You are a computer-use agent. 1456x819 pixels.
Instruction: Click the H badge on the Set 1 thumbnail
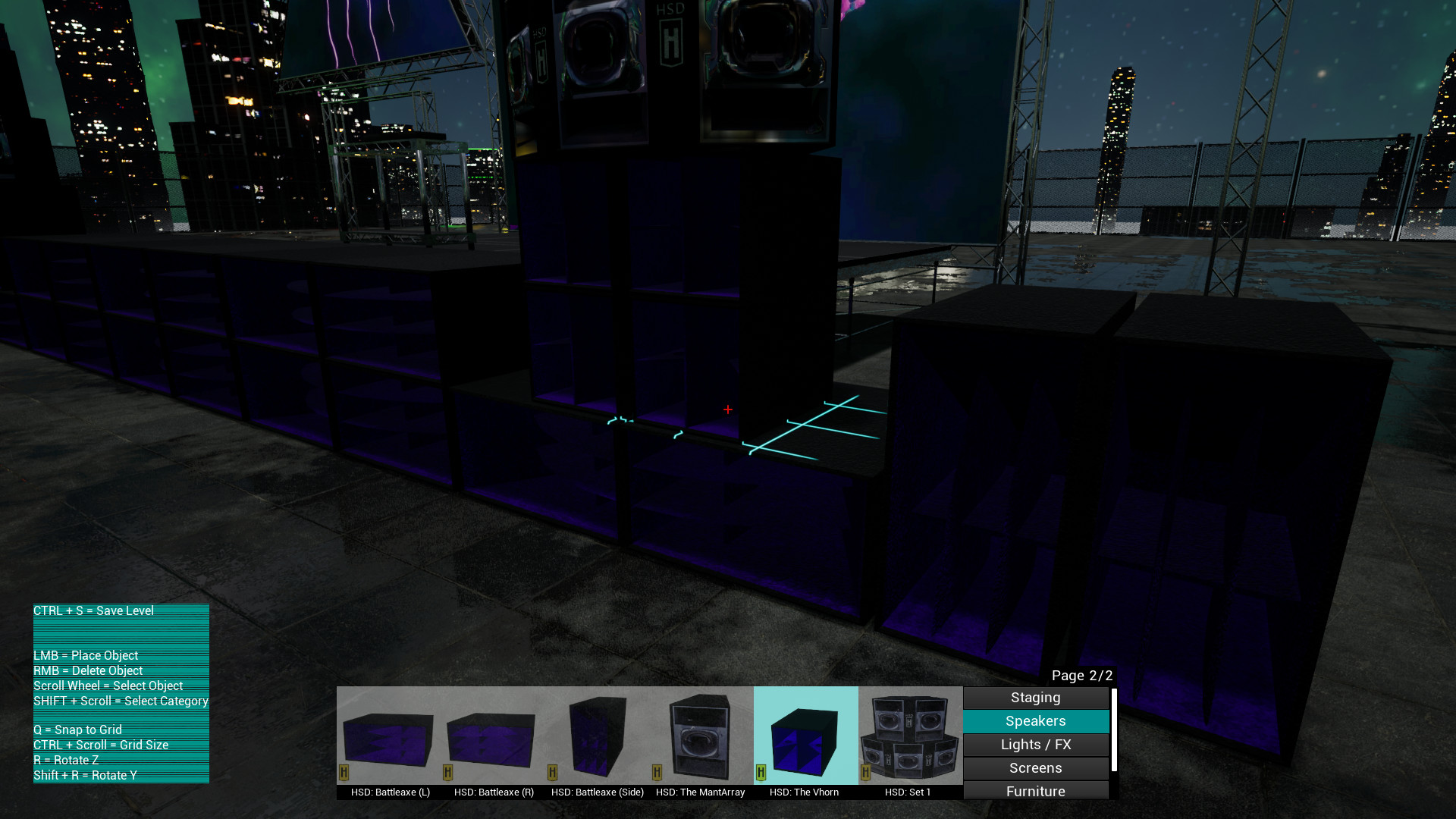865,772
